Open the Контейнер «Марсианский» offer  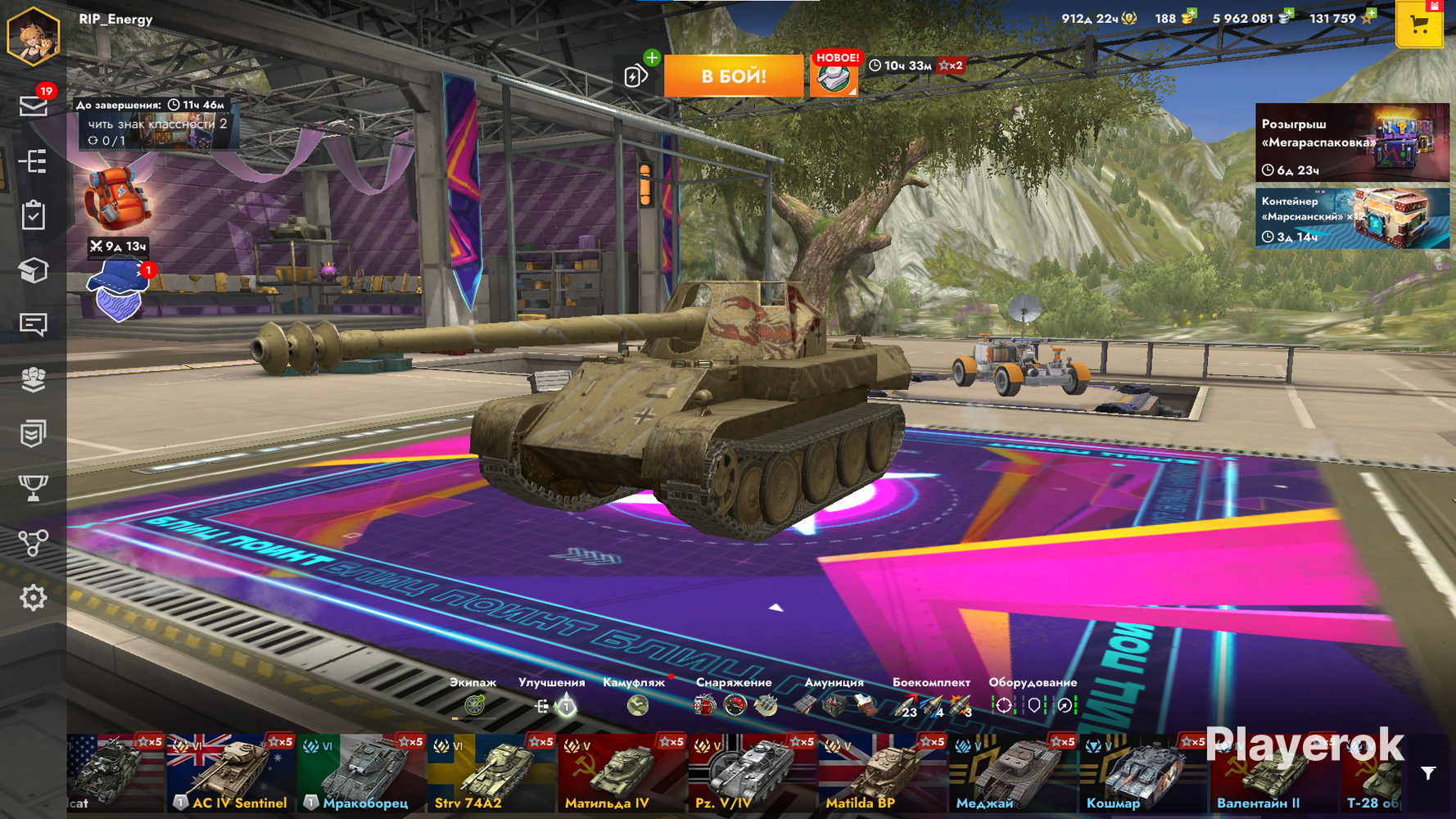point(1351,218)
